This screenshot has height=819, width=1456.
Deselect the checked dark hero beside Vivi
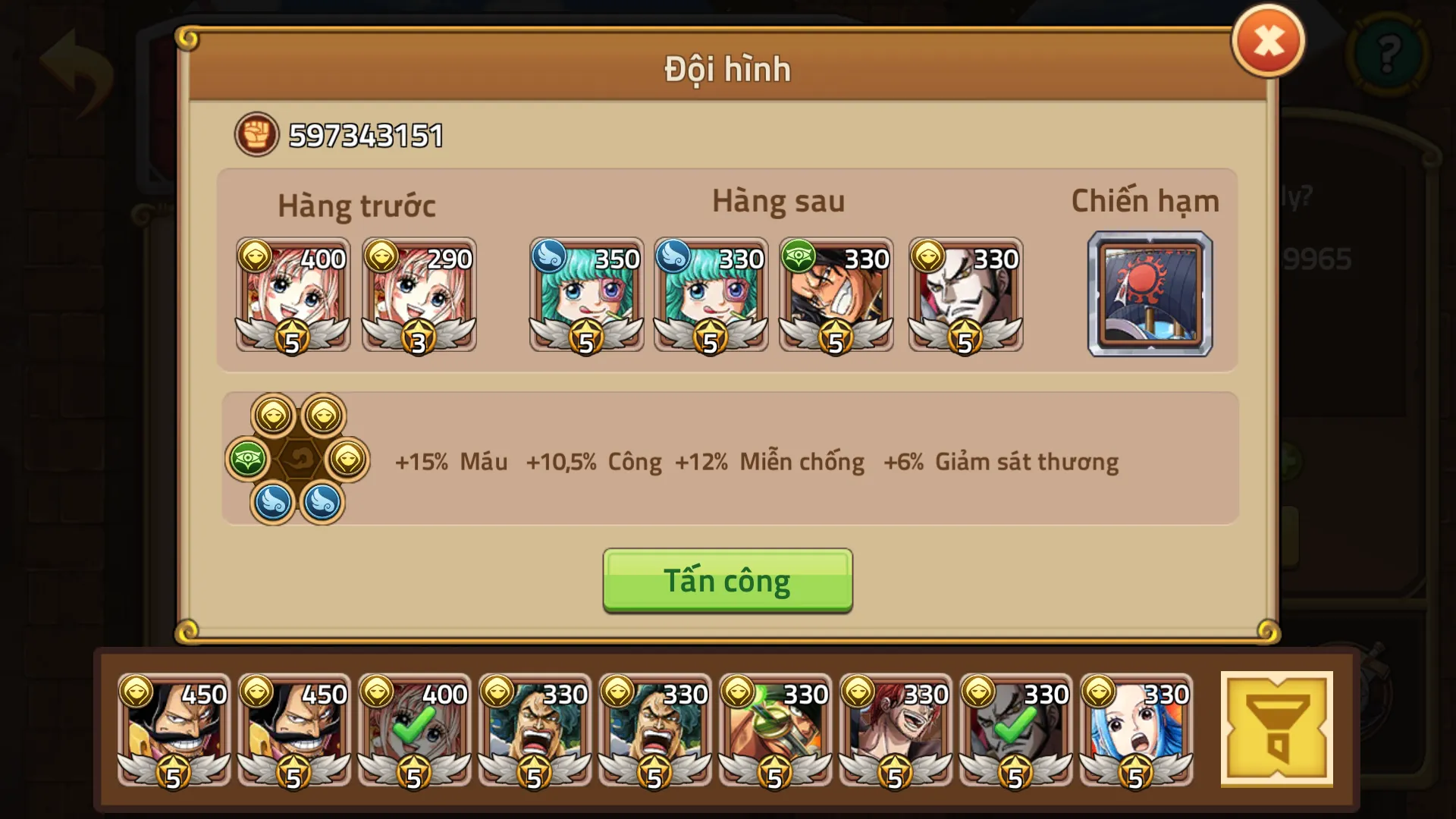(x=1015, y=728)
